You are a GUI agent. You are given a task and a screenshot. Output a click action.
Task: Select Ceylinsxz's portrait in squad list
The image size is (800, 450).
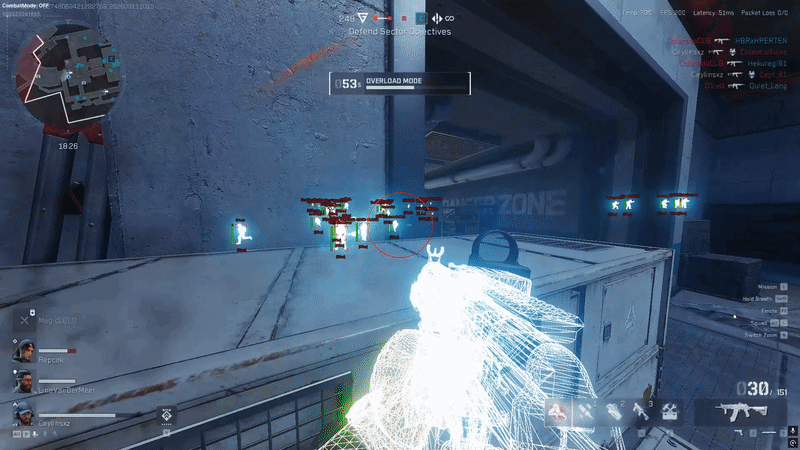[x=23, y=412]
